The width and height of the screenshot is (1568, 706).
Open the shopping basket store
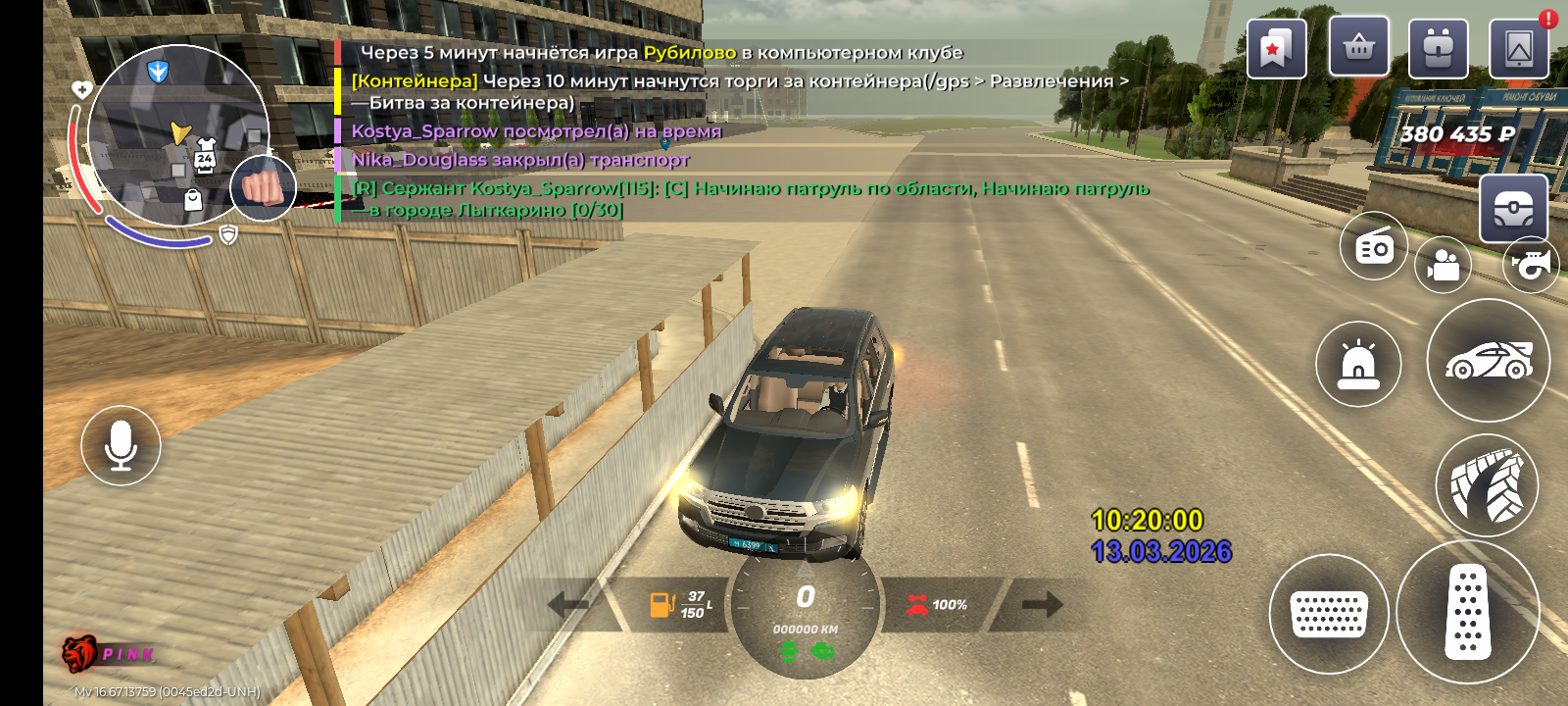pyautogui.click(x=1358, y=47)
